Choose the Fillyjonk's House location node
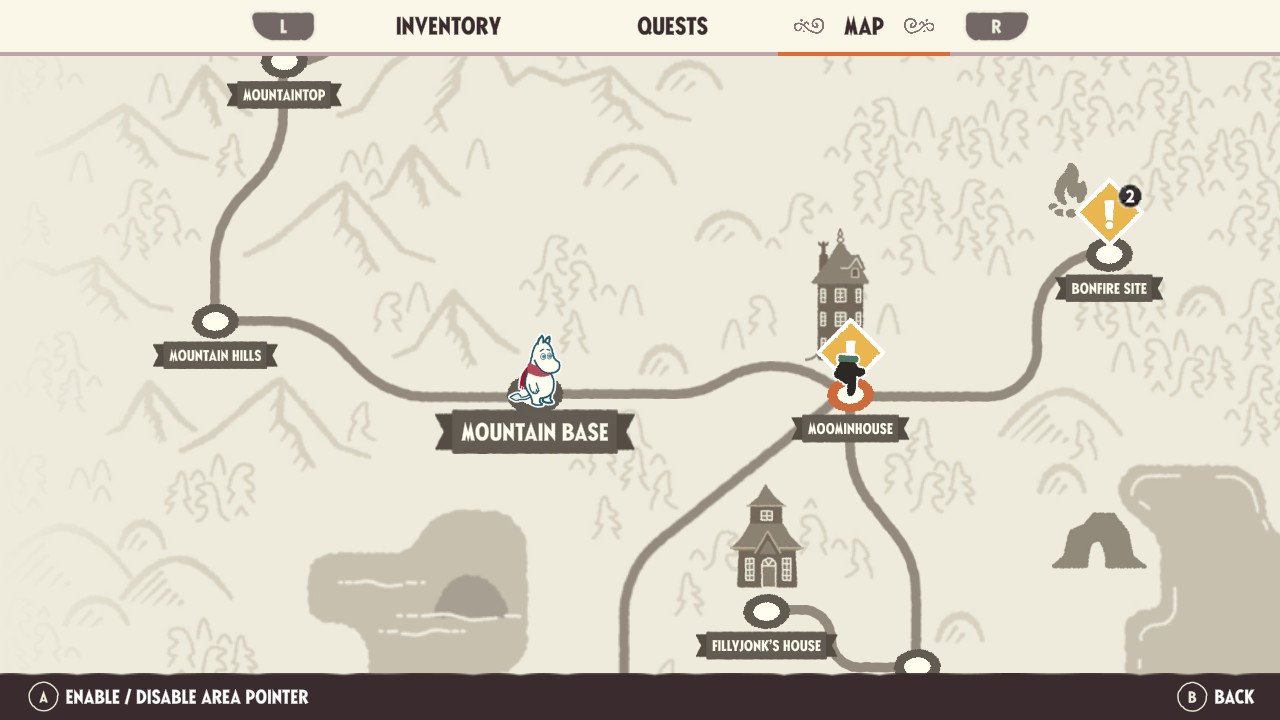Screen dimensions: 1280x720 click(766, 611)
